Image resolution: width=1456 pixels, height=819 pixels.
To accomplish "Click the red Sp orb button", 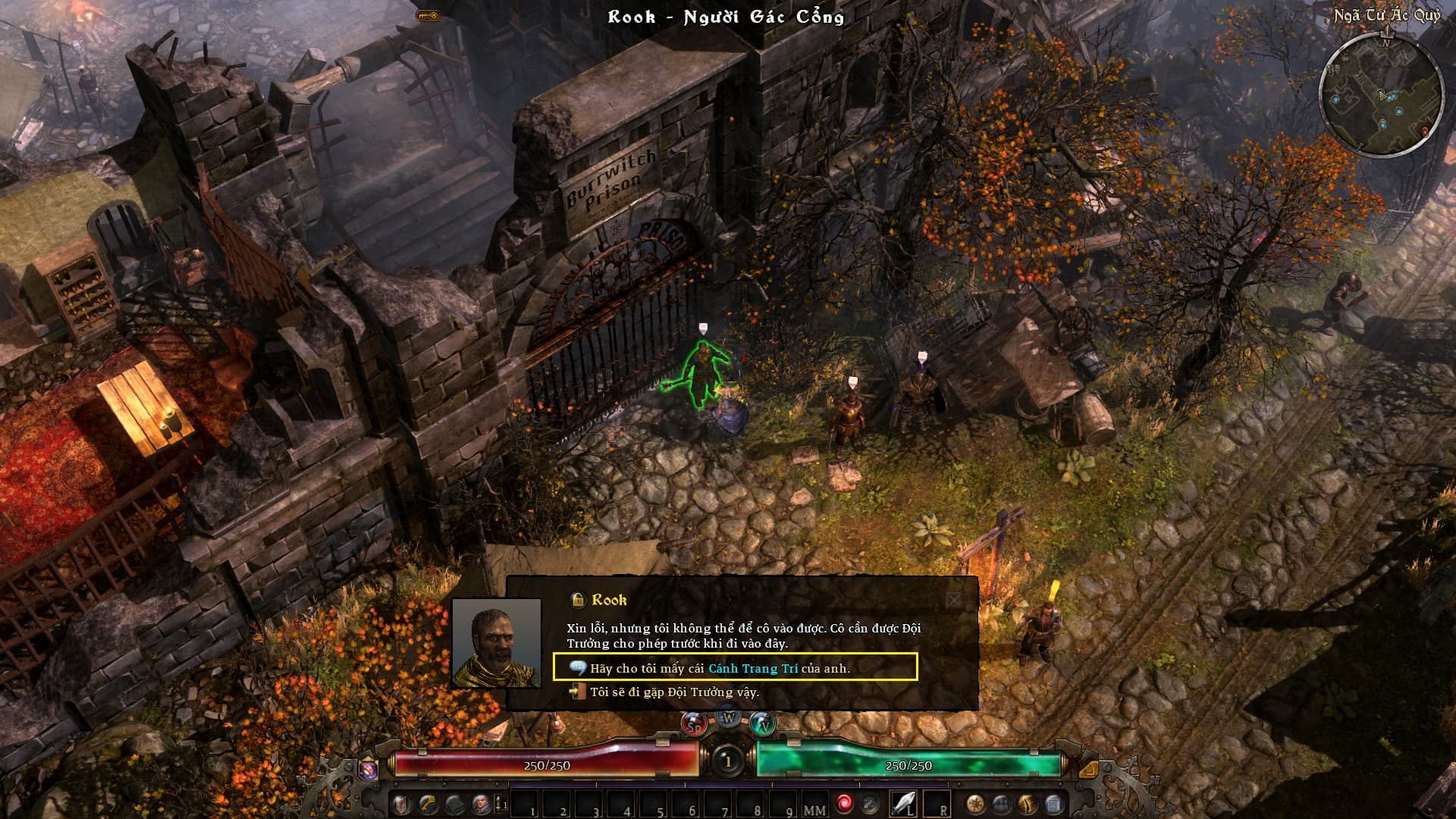I will (x=693, y=724).
